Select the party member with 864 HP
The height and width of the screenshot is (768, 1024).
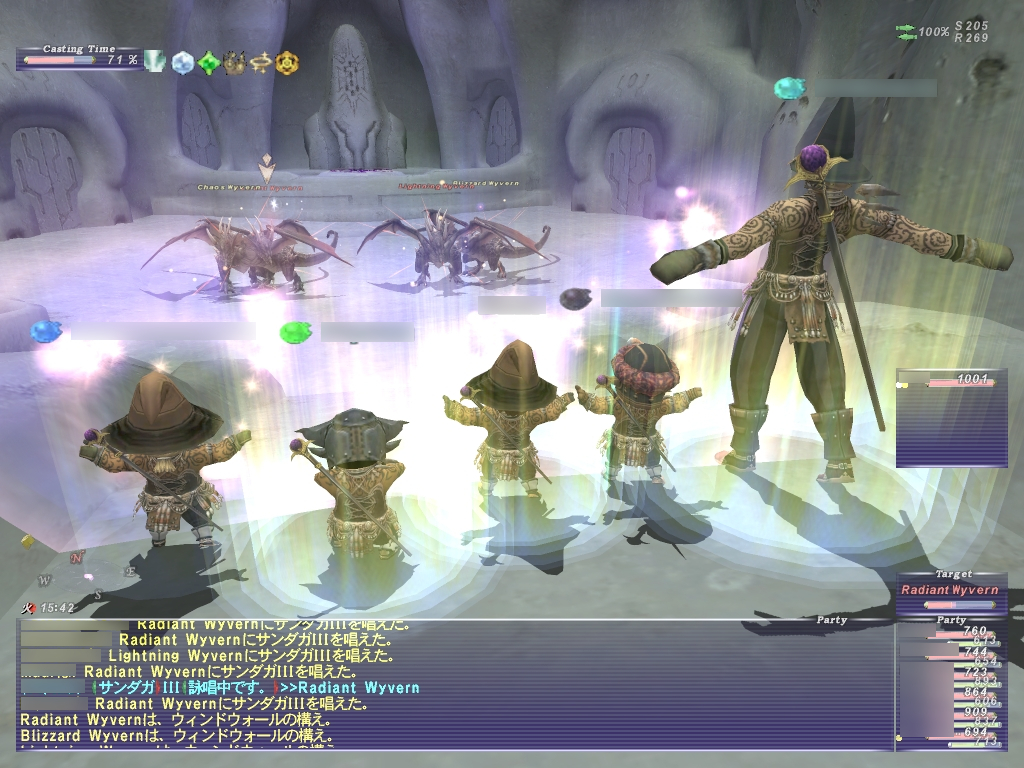pyautogui.click(x=952, y=694)
